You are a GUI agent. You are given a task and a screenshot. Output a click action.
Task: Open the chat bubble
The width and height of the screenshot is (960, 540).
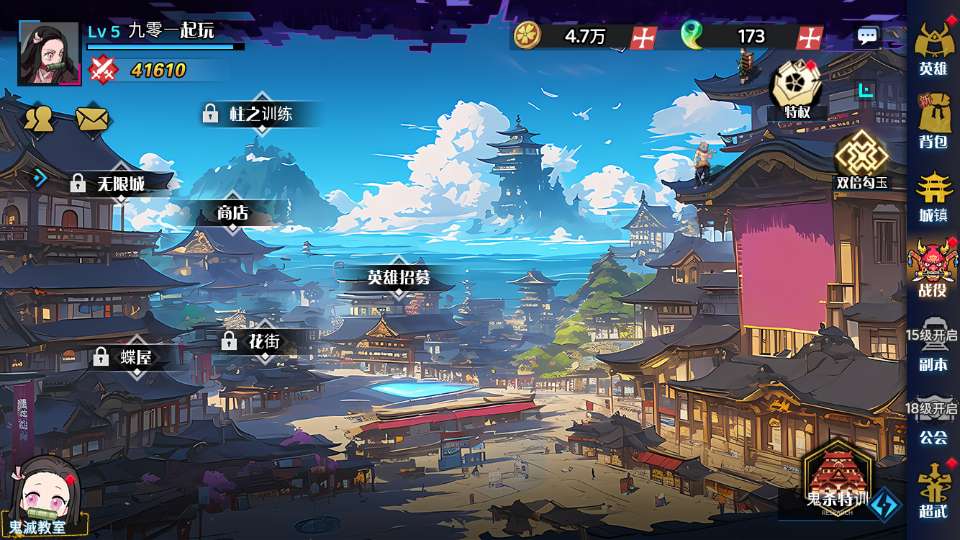(x=868, y=37)
